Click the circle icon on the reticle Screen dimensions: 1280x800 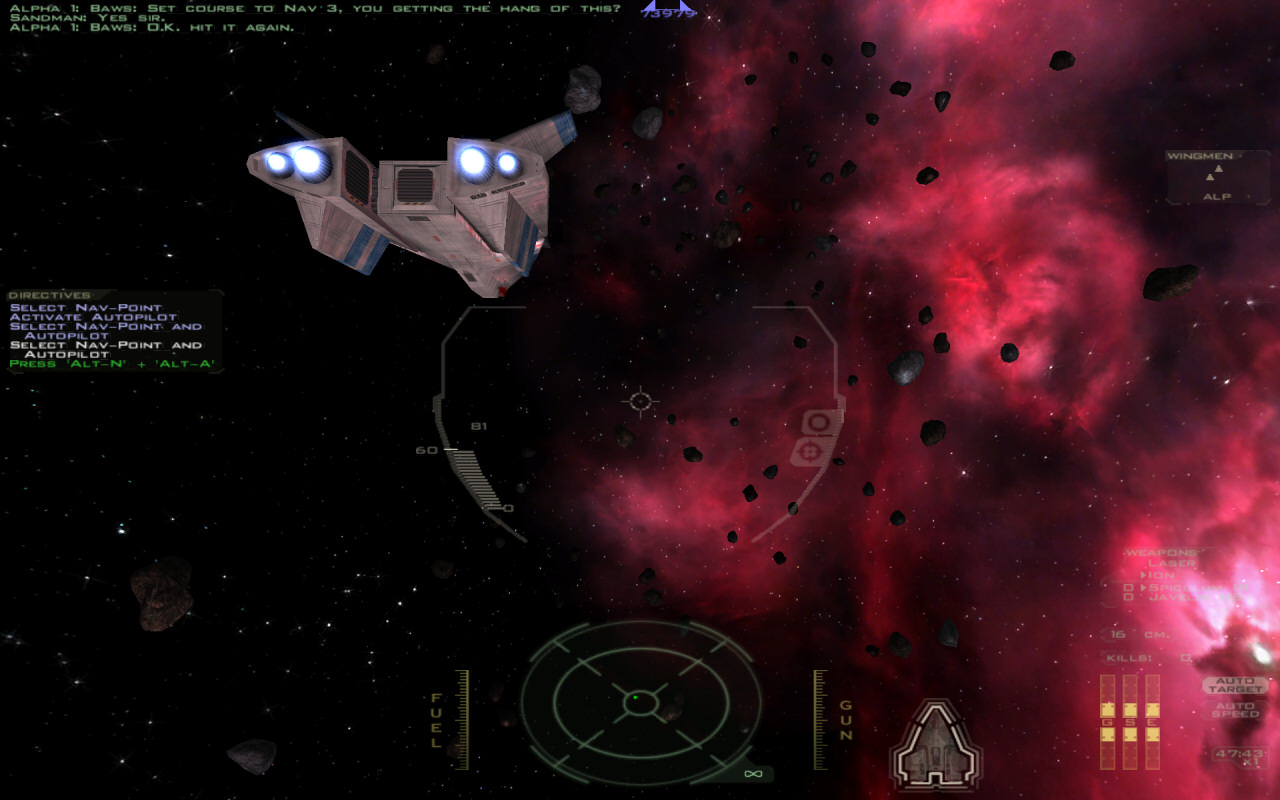[x=819, y=423]
